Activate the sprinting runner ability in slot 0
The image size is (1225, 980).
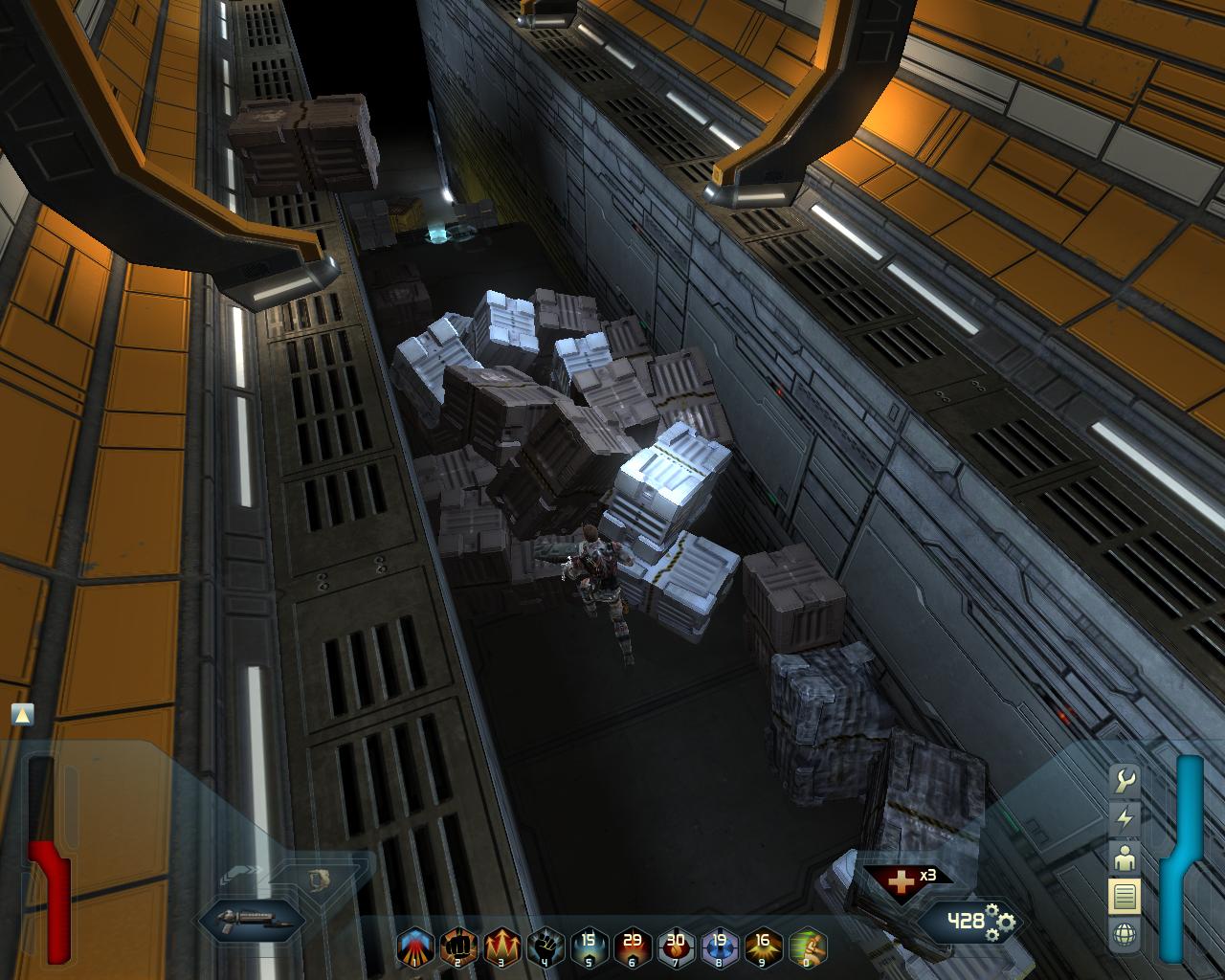(x=807, y=947)
